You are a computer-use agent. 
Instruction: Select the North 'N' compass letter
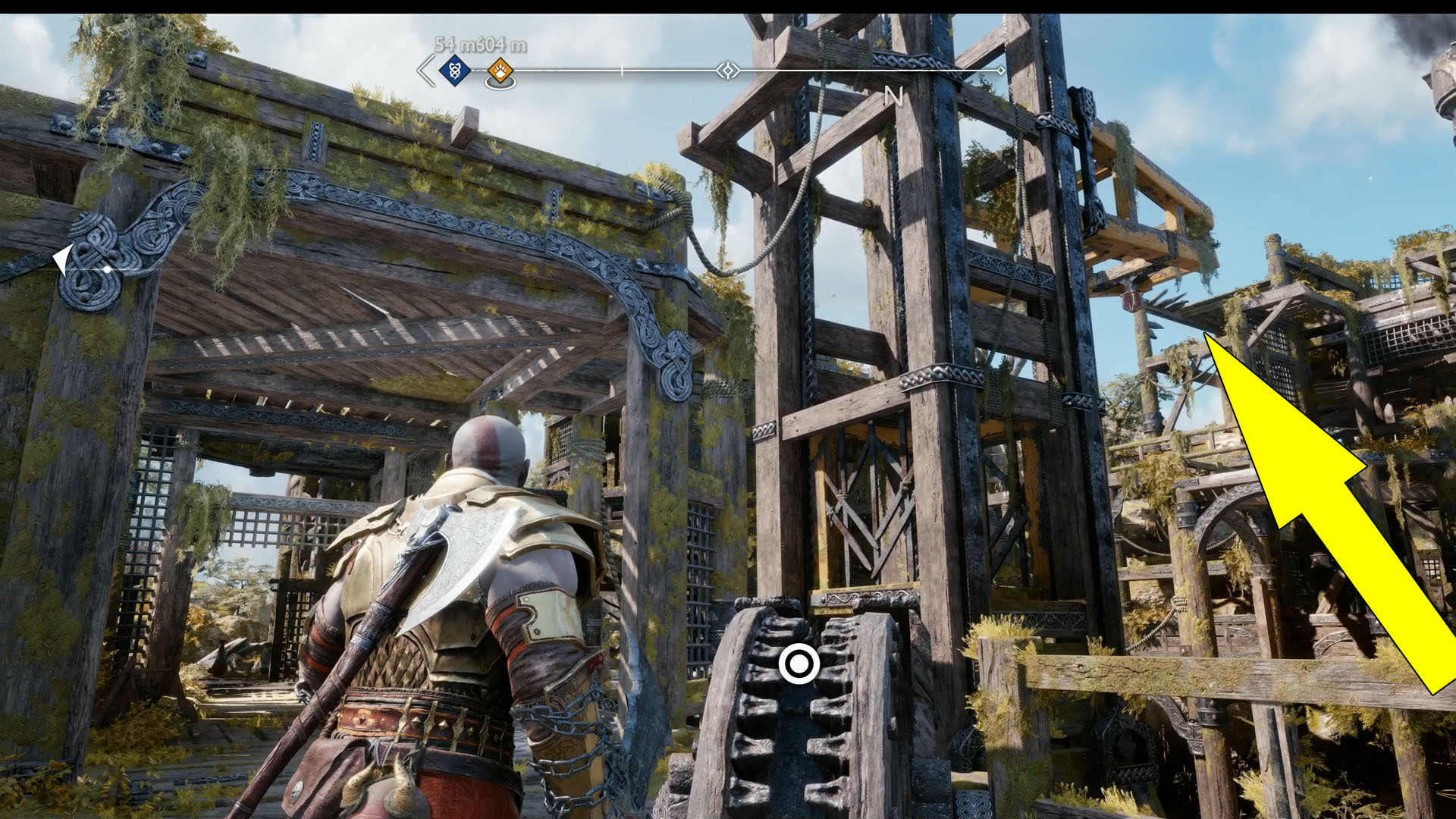(x=894, y=96)
